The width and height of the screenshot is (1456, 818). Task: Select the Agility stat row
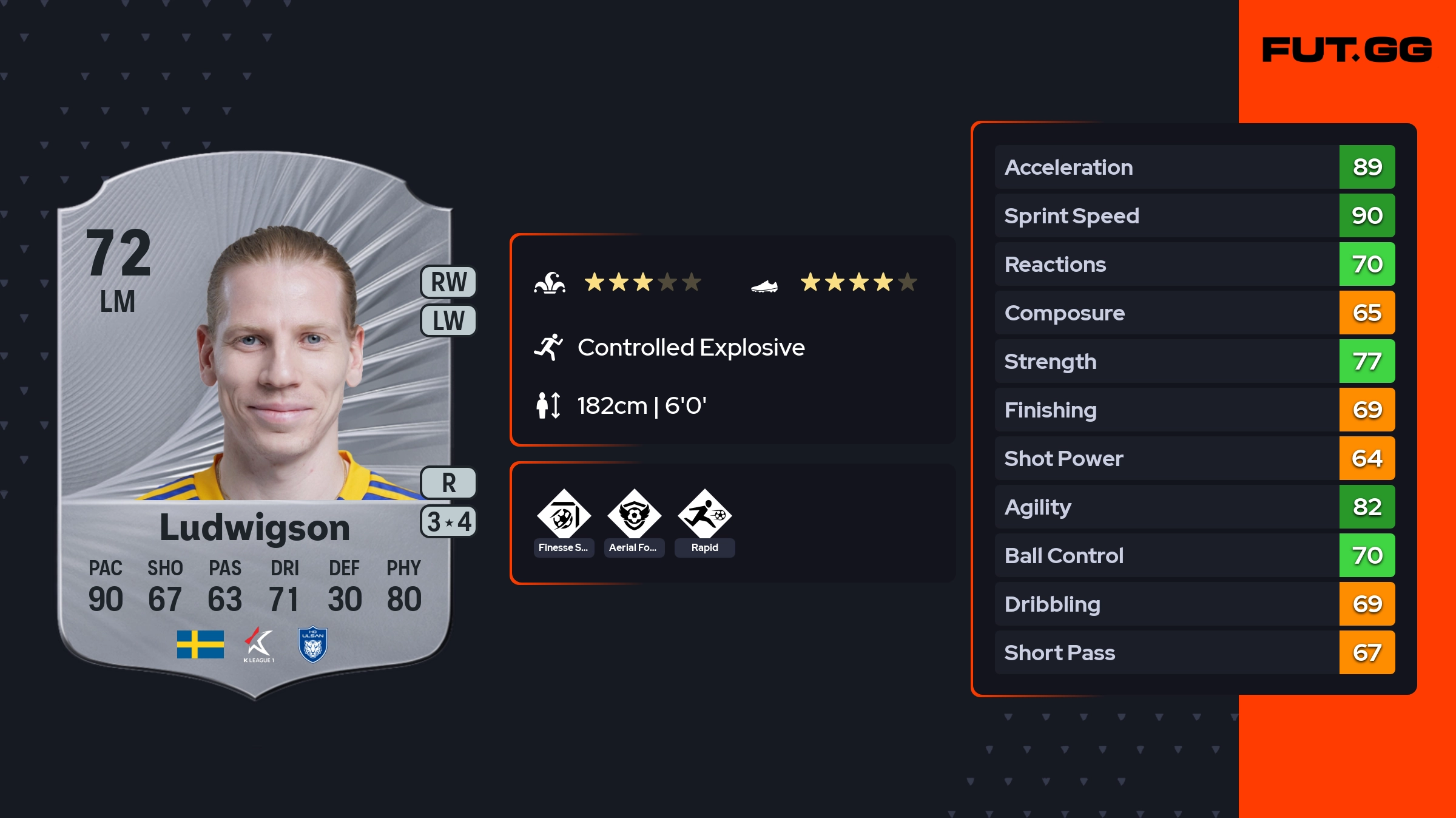click(x=1195, y=507)
